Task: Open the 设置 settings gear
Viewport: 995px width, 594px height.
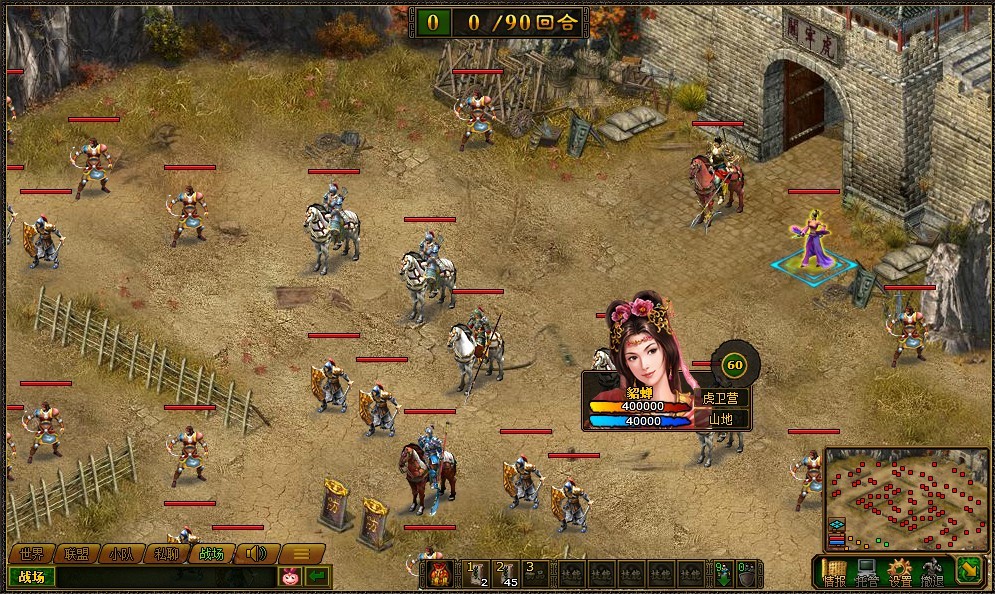Action: pyautogui.click(x=900, y=572)
